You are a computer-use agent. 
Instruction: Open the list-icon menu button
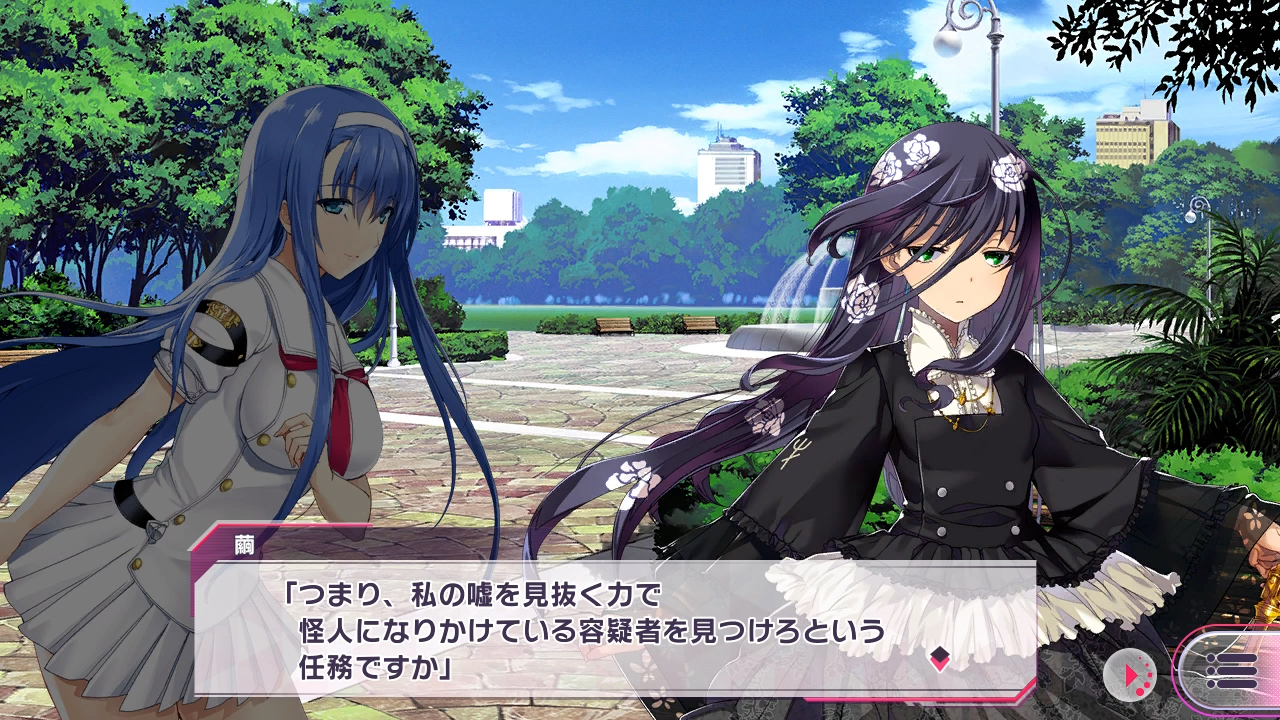pyautogui.click(x=1231, y=670)
